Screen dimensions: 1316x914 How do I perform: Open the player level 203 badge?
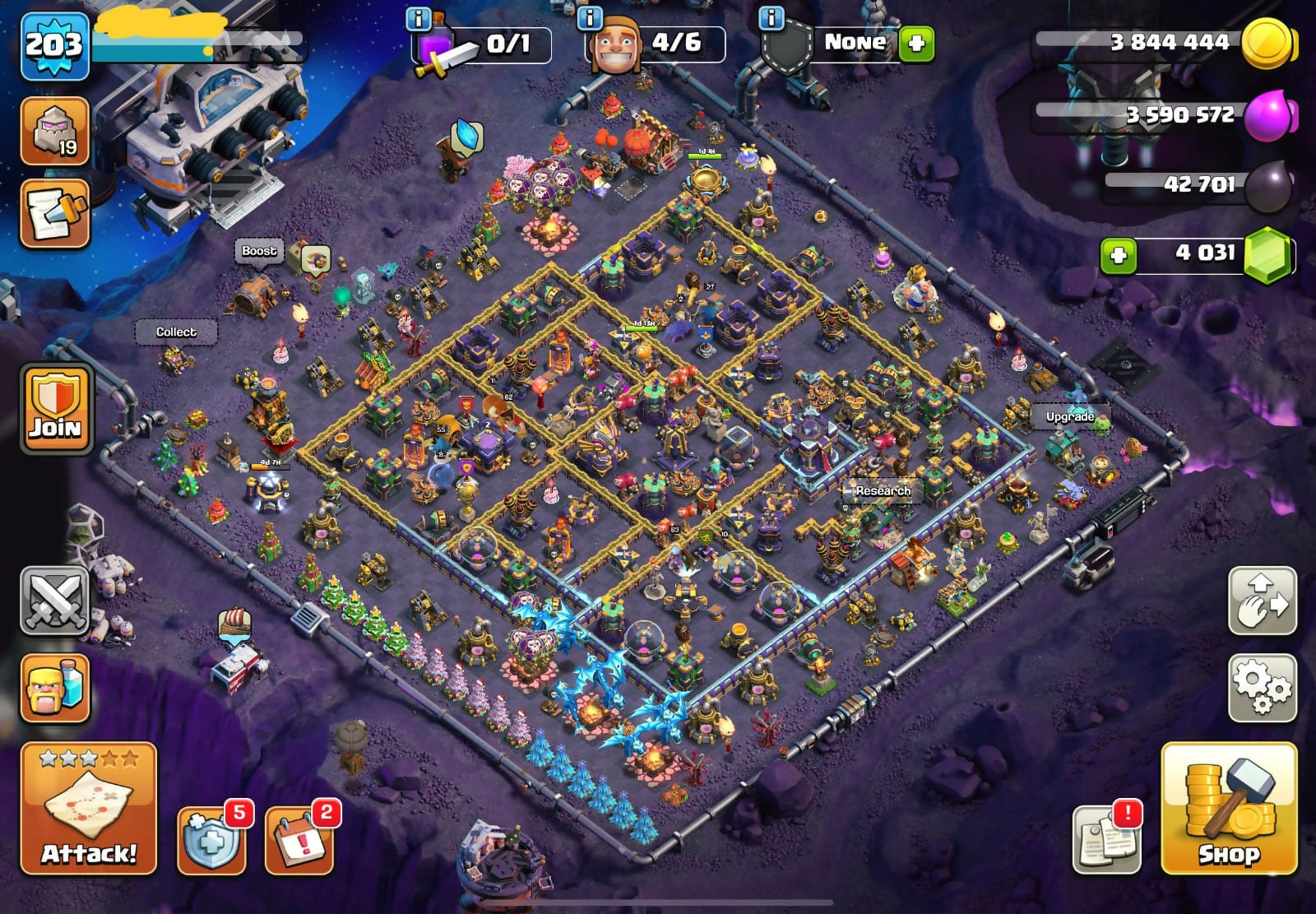coord(54,45)
